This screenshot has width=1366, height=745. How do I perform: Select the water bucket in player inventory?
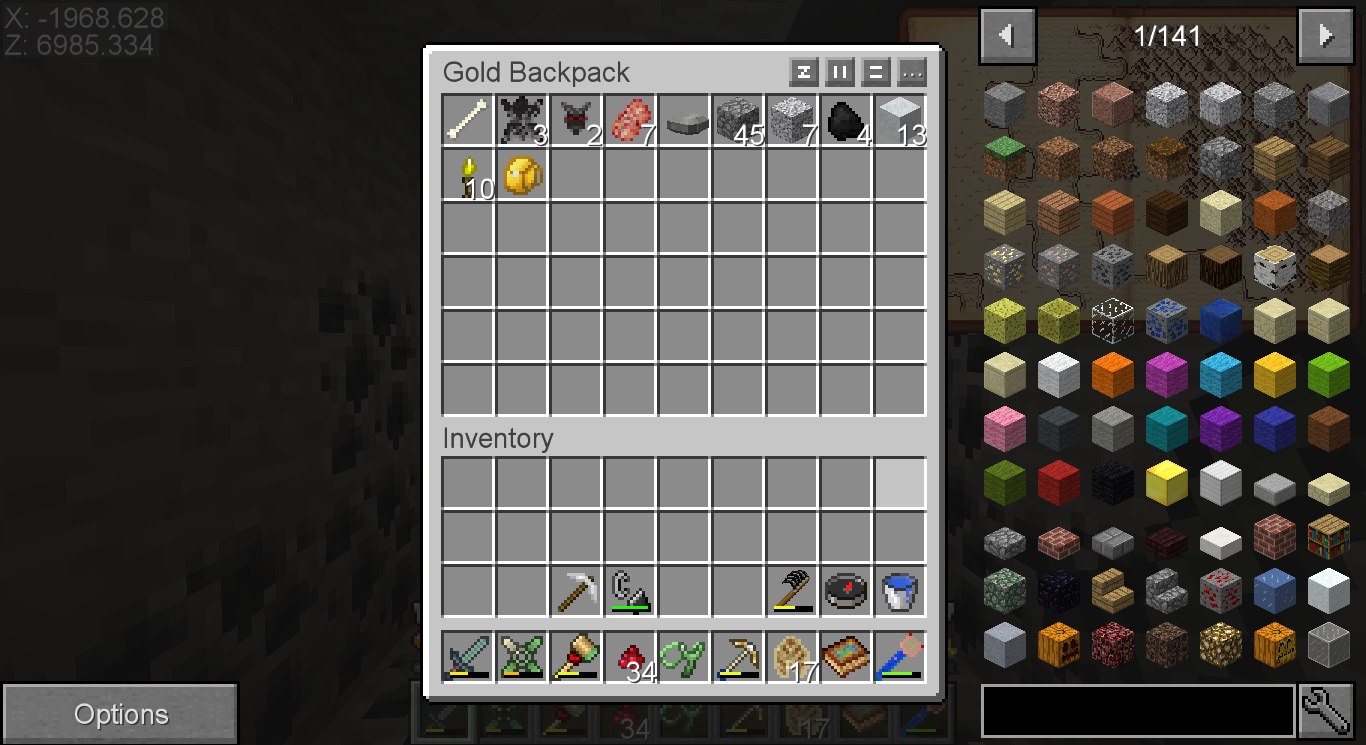(x=898, y=591)
